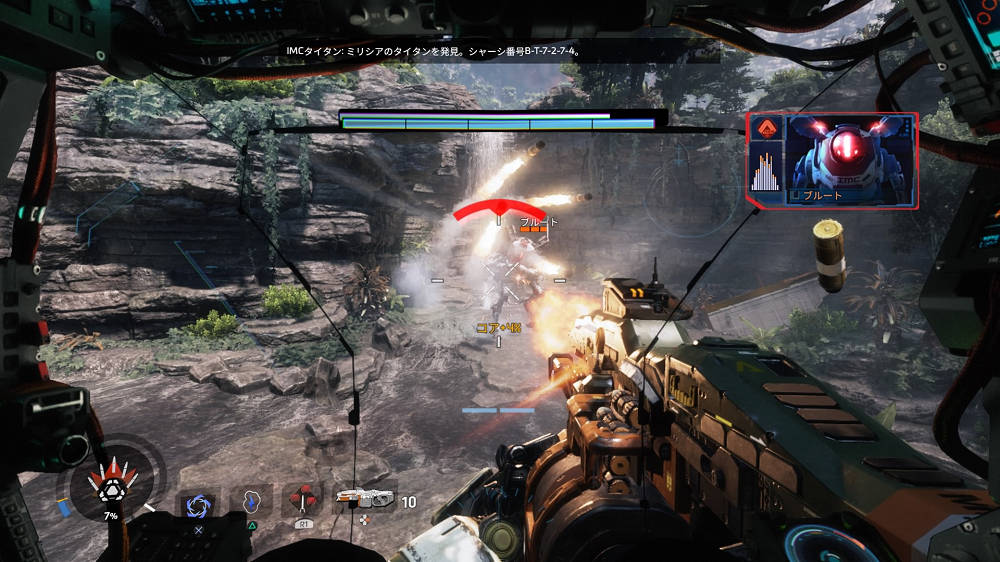The image size is (1000, 562).
Task: Use the blue electric smoke ability
Action: tap(251, 500)
